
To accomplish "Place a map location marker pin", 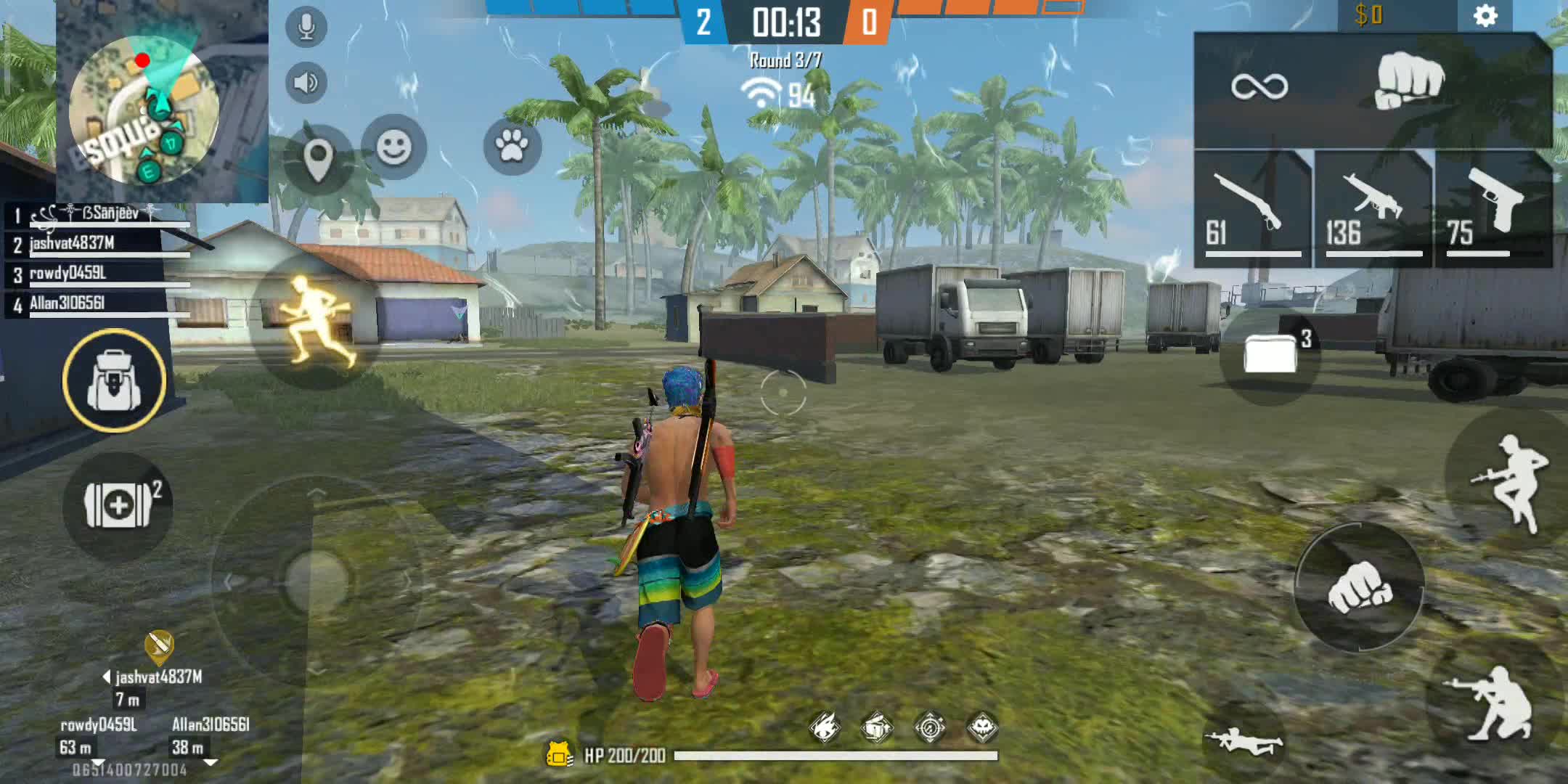I will pyautogui.click(x=318, y=159).
